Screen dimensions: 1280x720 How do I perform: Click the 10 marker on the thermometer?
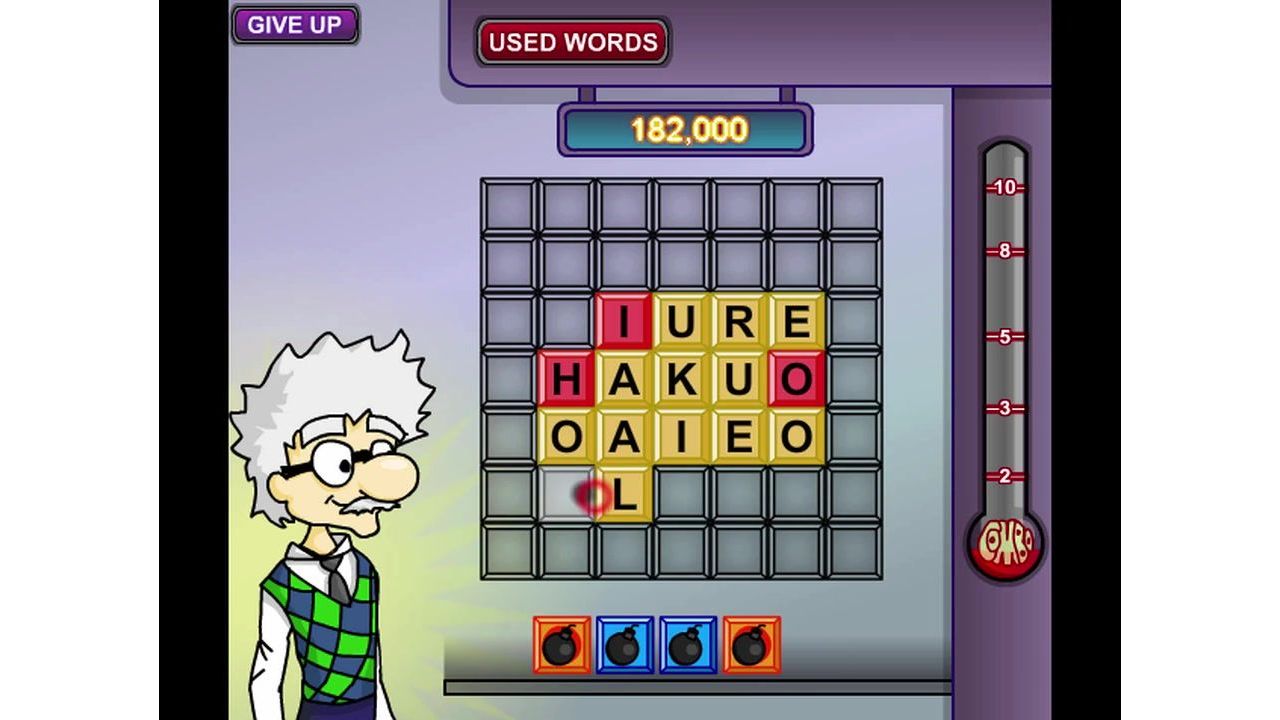[1005, 185]
